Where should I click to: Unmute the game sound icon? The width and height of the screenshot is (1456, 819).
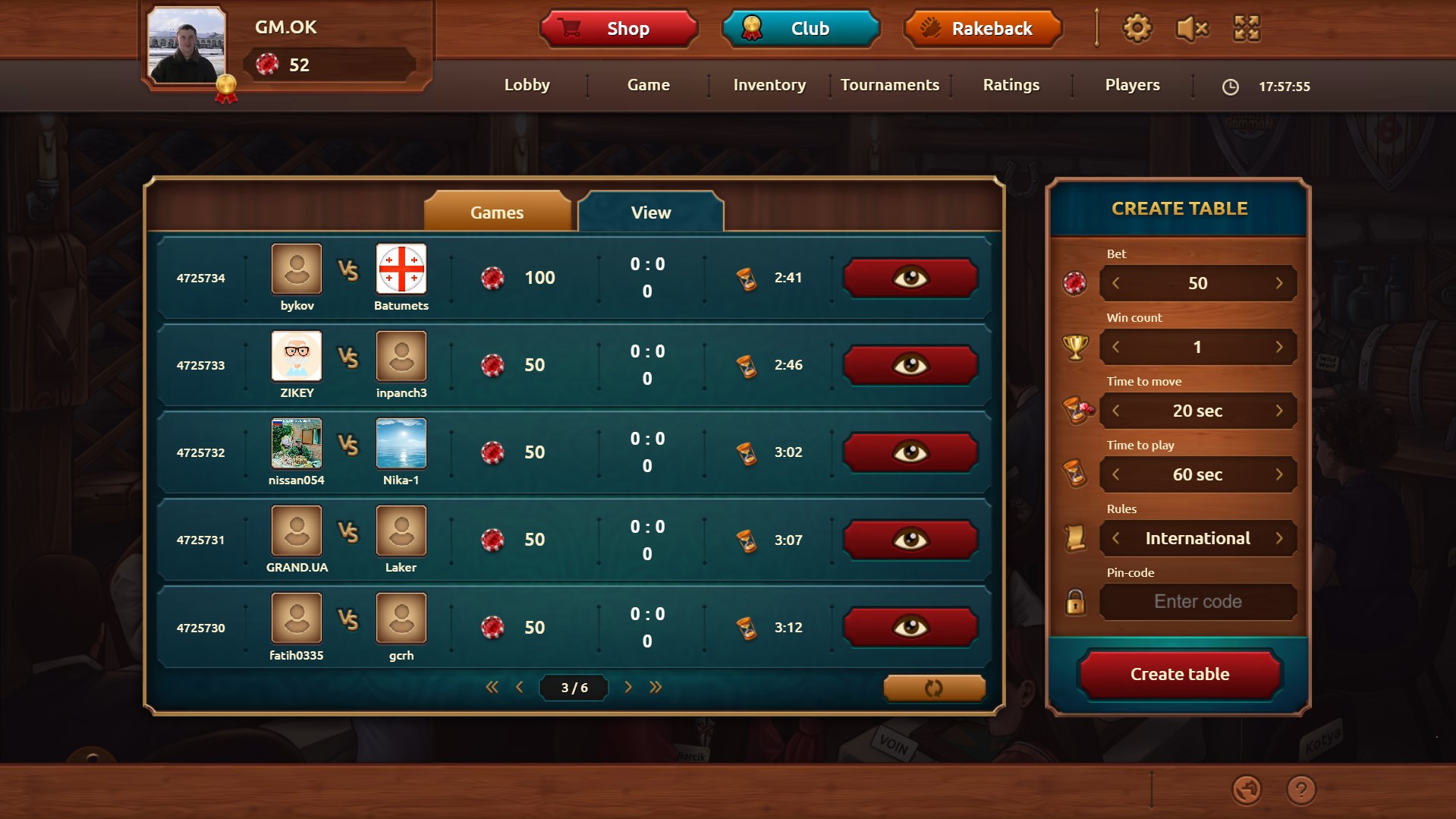[x=1190, y=28]
